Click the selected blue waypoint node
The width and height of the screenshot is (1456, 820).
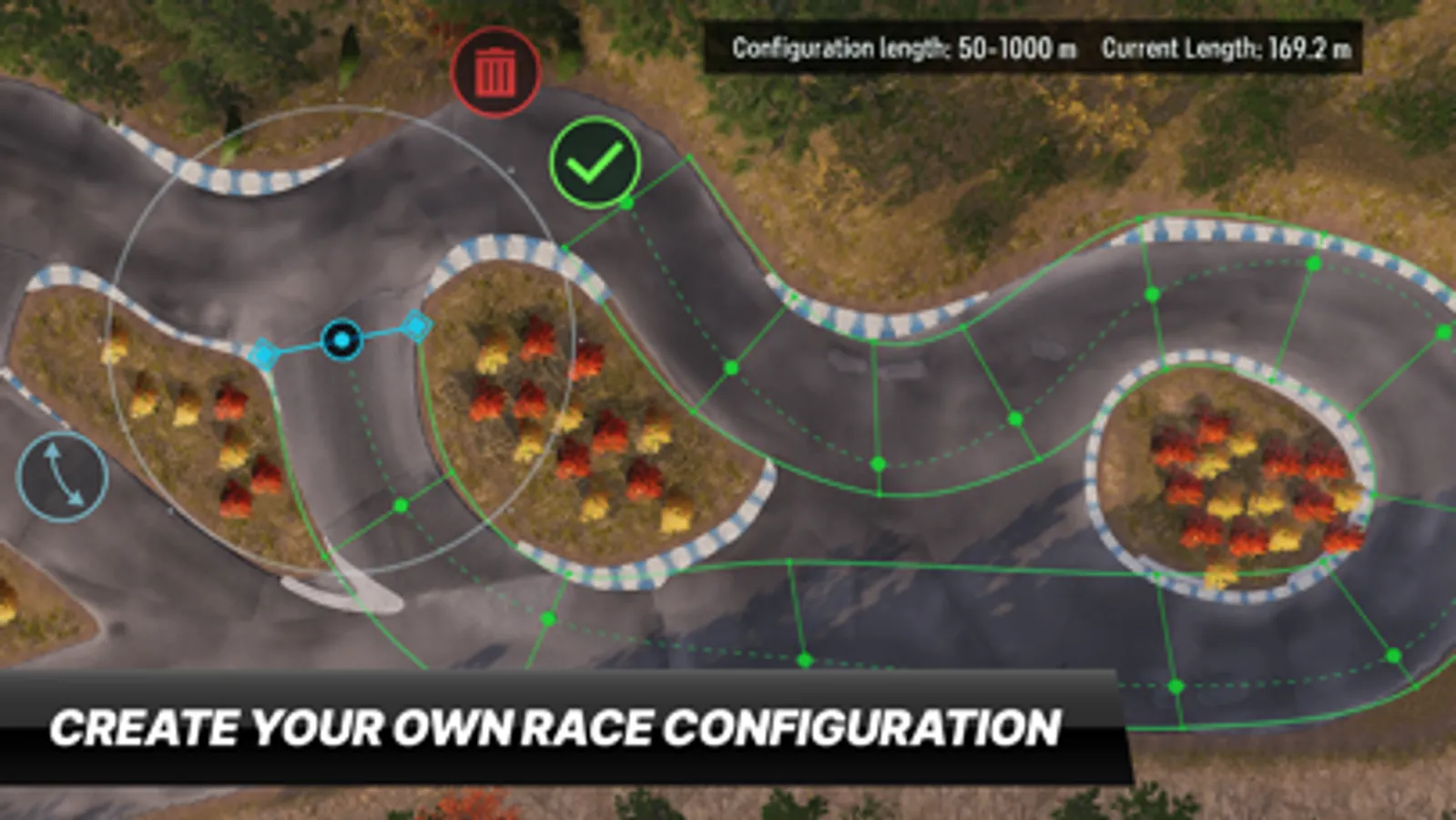(x=341, y=341)
